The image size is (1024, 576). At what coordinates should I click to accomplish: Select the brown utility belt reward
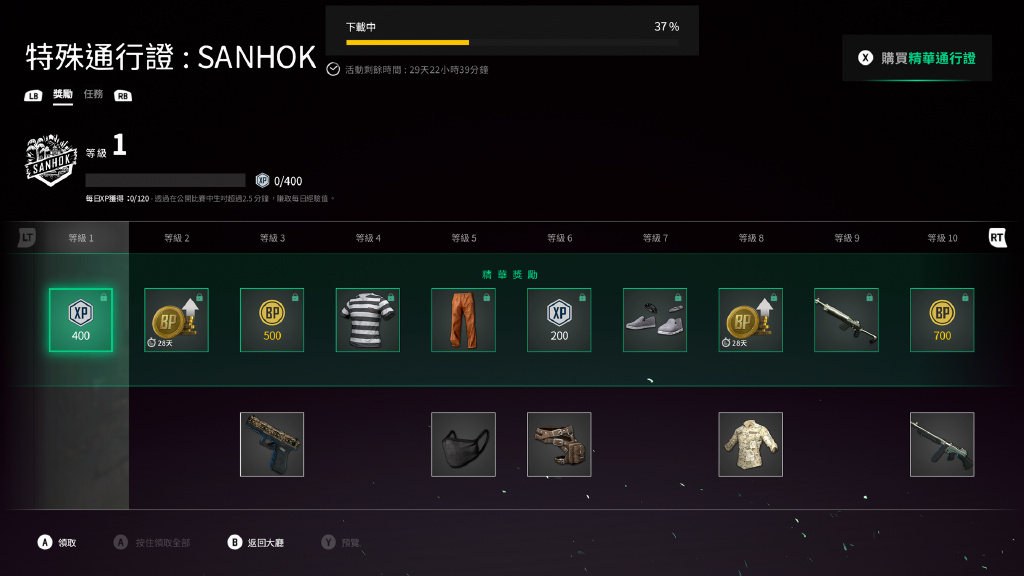point(559,444)
